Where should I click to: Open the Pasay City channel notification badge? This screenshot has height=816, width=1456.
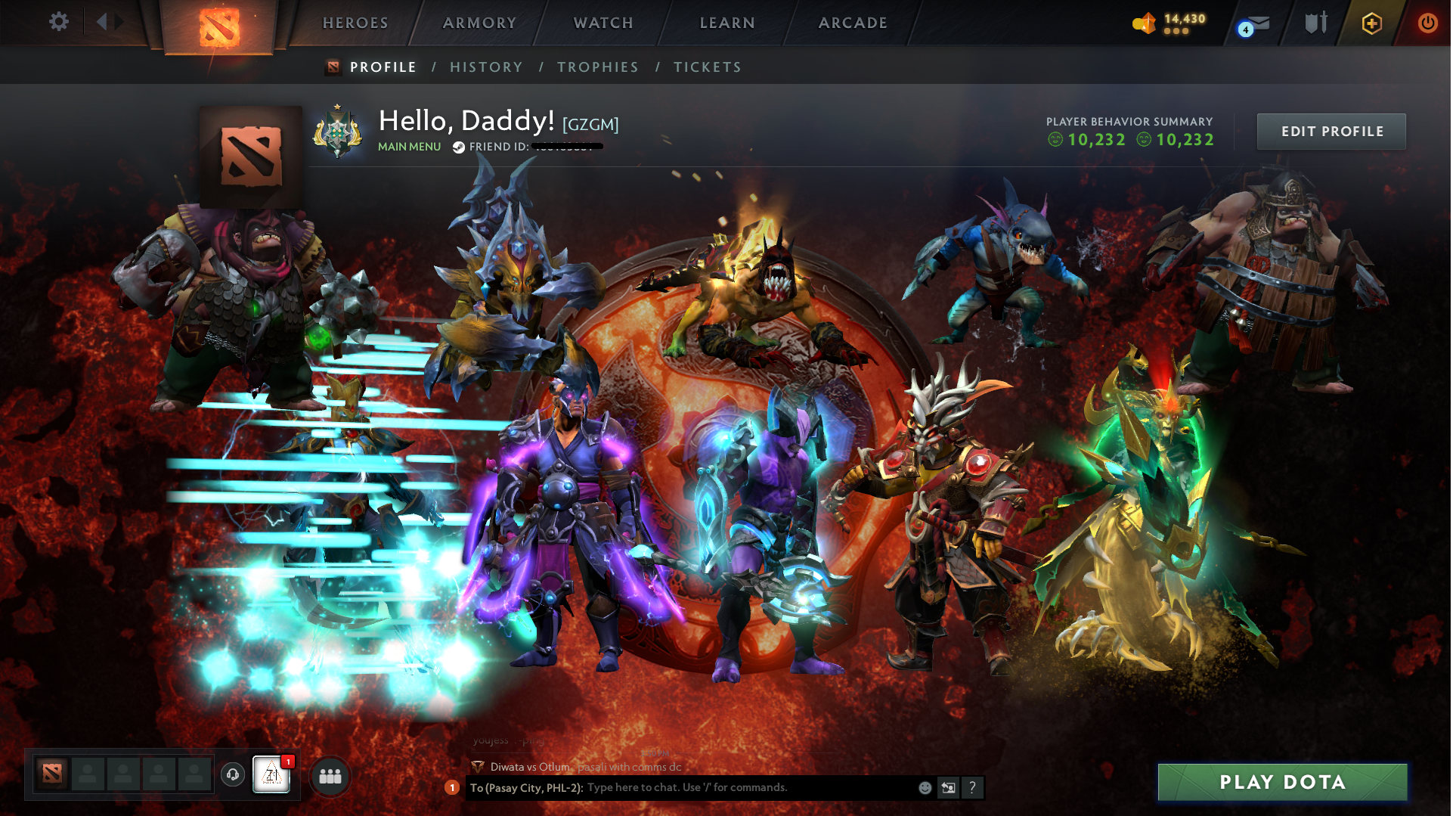[451, 788]
